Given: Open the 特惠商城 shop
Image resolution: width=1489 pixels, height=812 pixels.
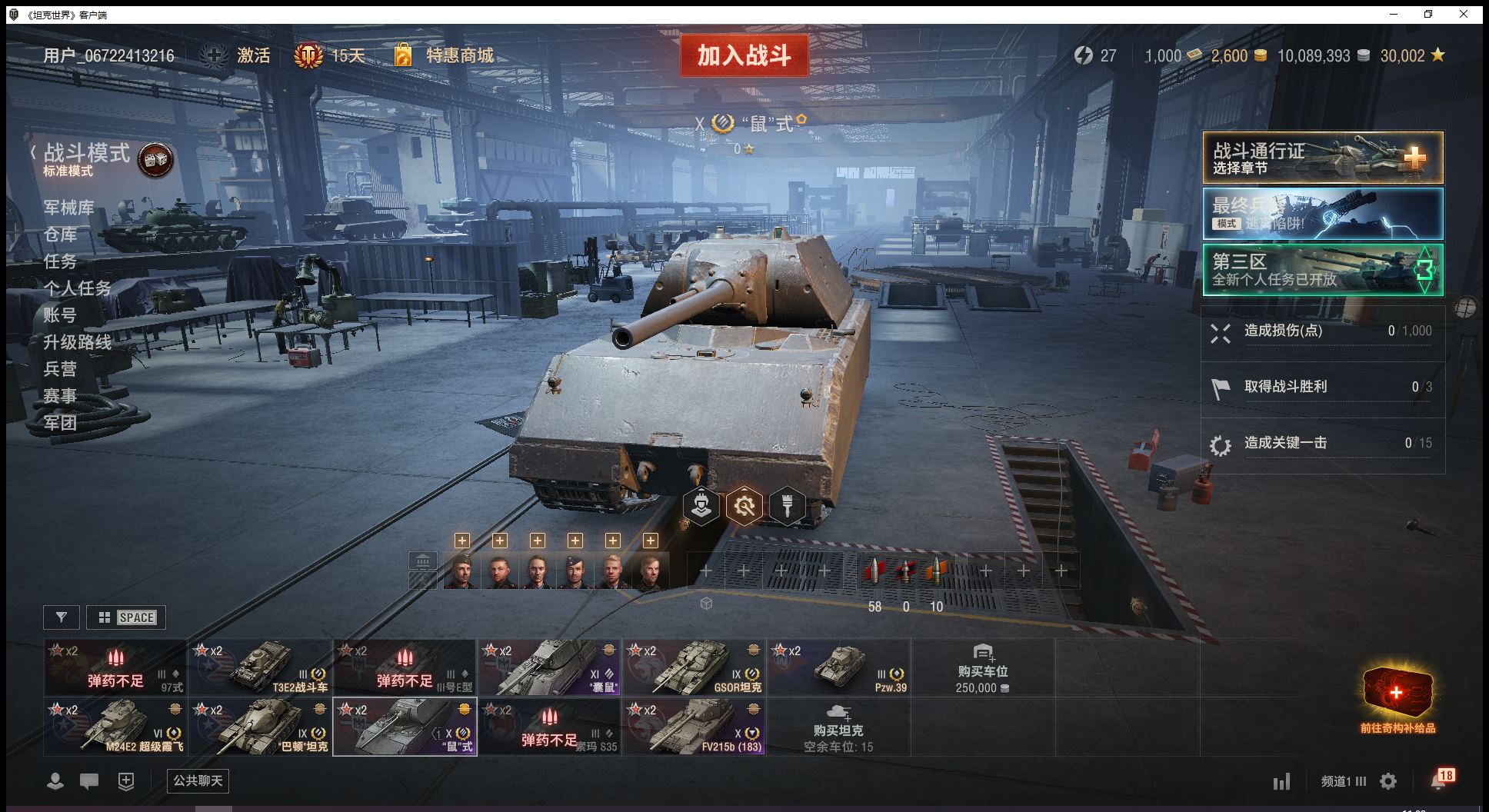Looking at the screenshot, I should 459,55.
